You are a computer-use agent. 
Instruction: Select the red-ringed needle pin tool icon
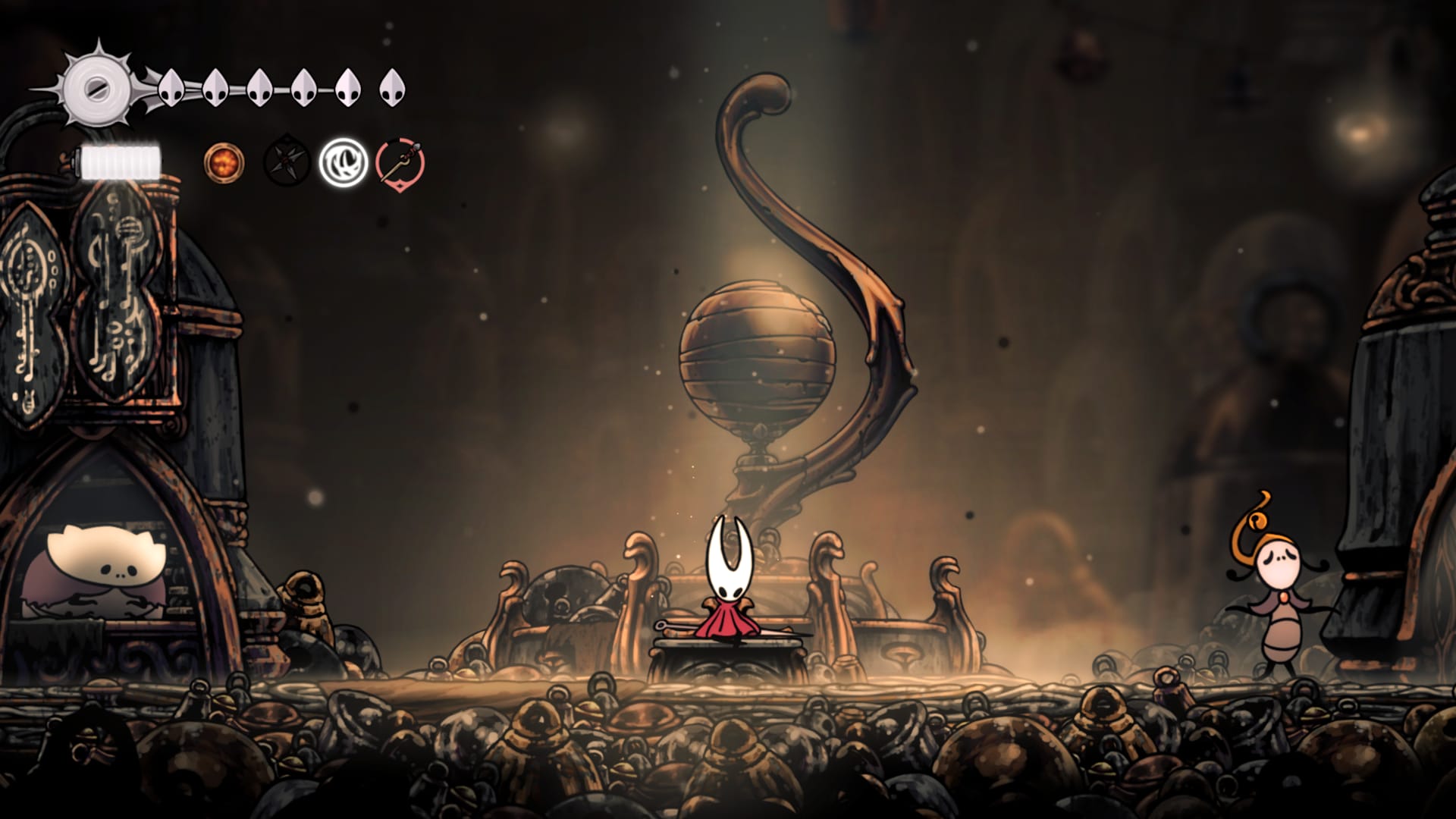pyautogui.click(x=400, y=163)
